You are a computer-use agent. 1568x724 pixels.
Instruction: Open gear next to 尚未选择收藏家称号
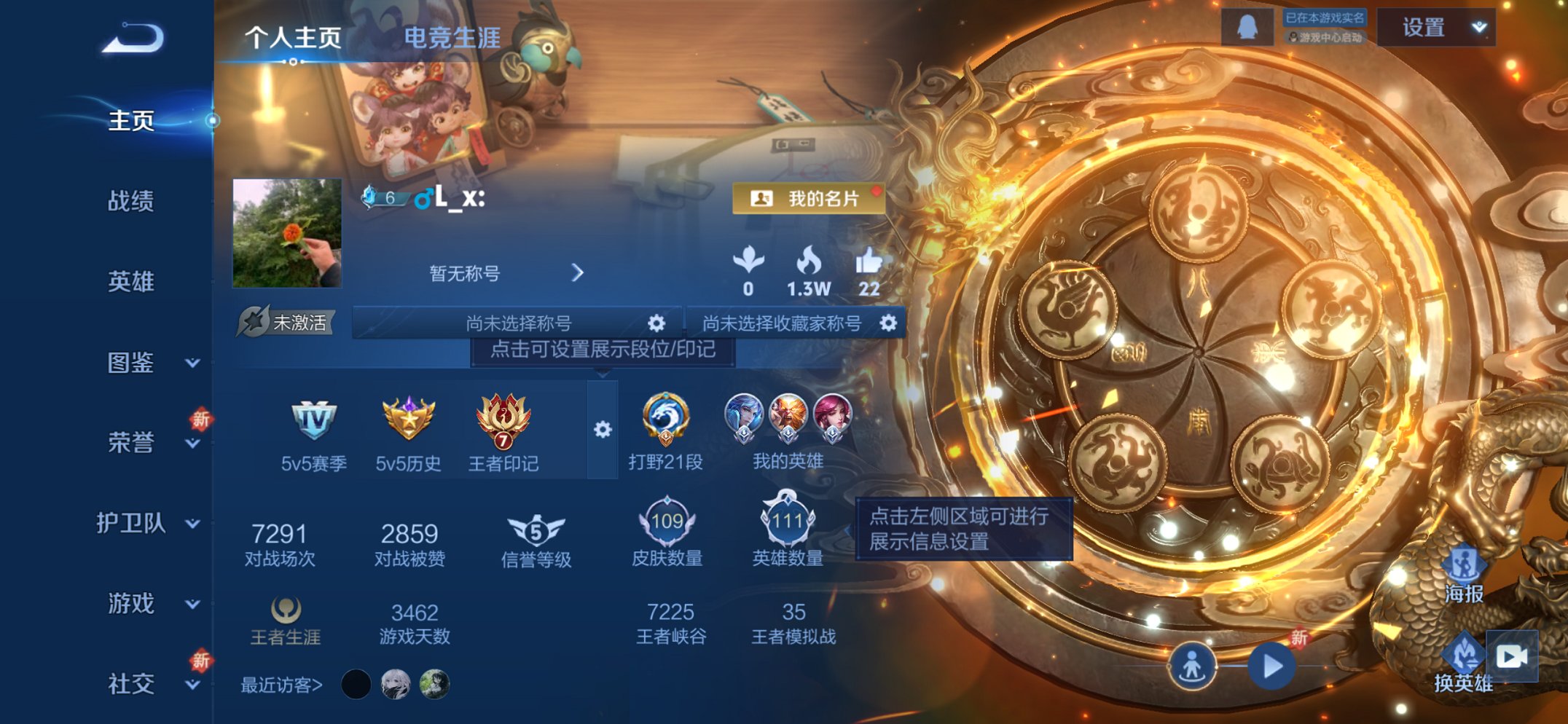(x=888, y=323)
